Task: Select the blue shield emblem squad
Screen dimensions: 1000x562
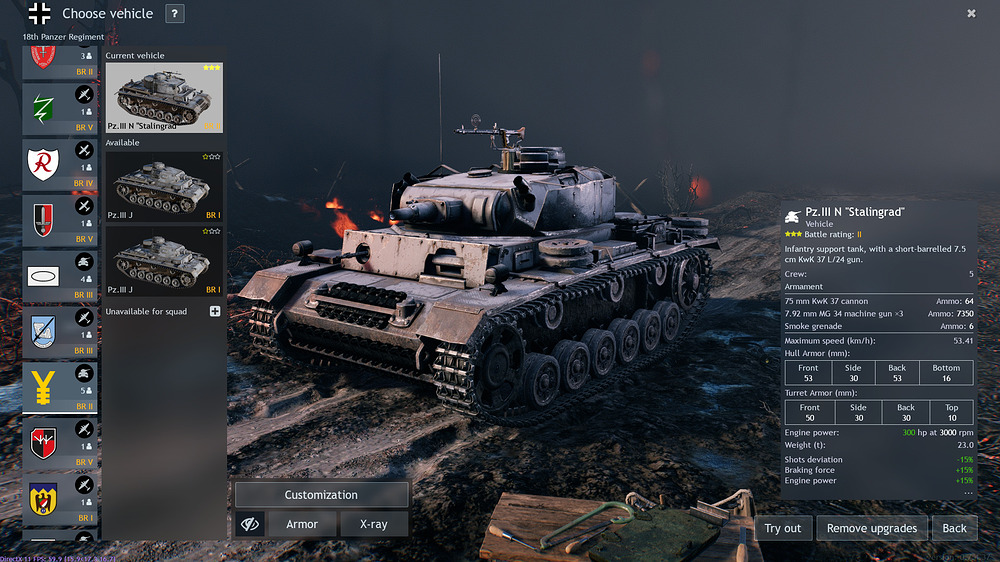Action: point(60,332)
